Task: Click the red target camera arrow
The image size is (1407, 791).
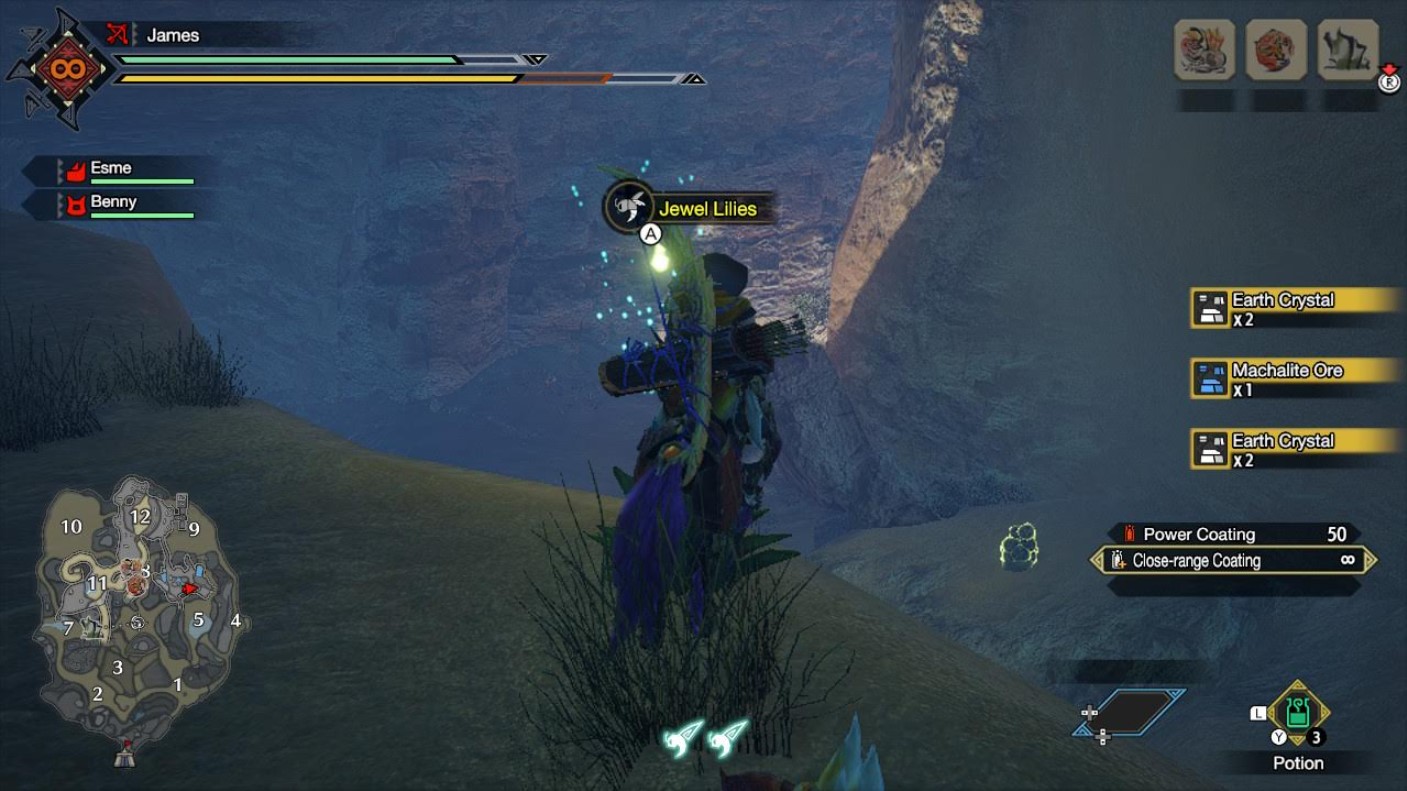Action: [191, 588]
